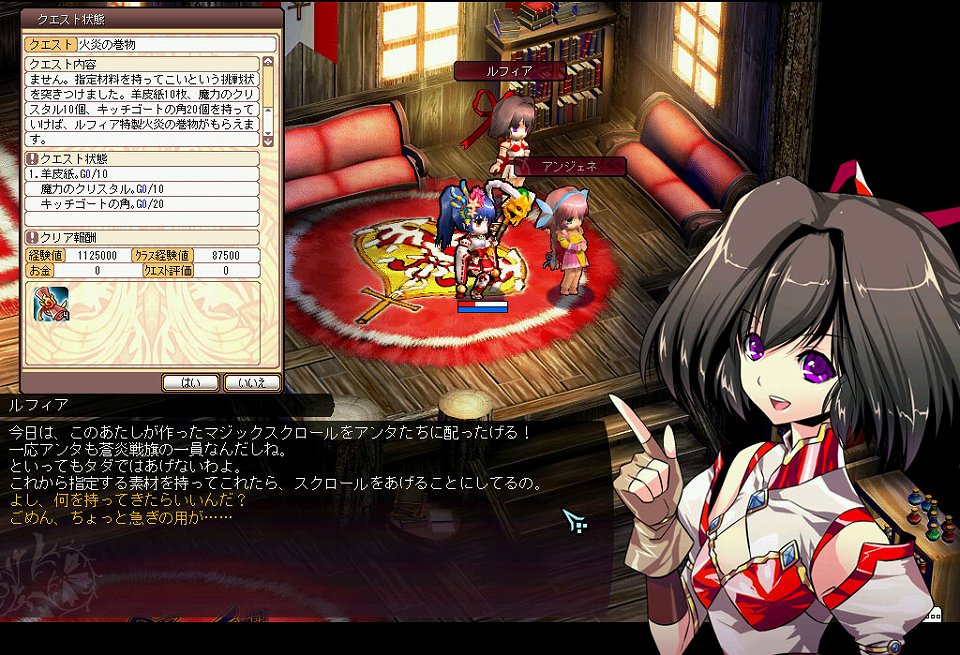Select the キッチゴートの角 objective row
The width and height of the screenshot is (960, 655).
[x=142, y=204]
